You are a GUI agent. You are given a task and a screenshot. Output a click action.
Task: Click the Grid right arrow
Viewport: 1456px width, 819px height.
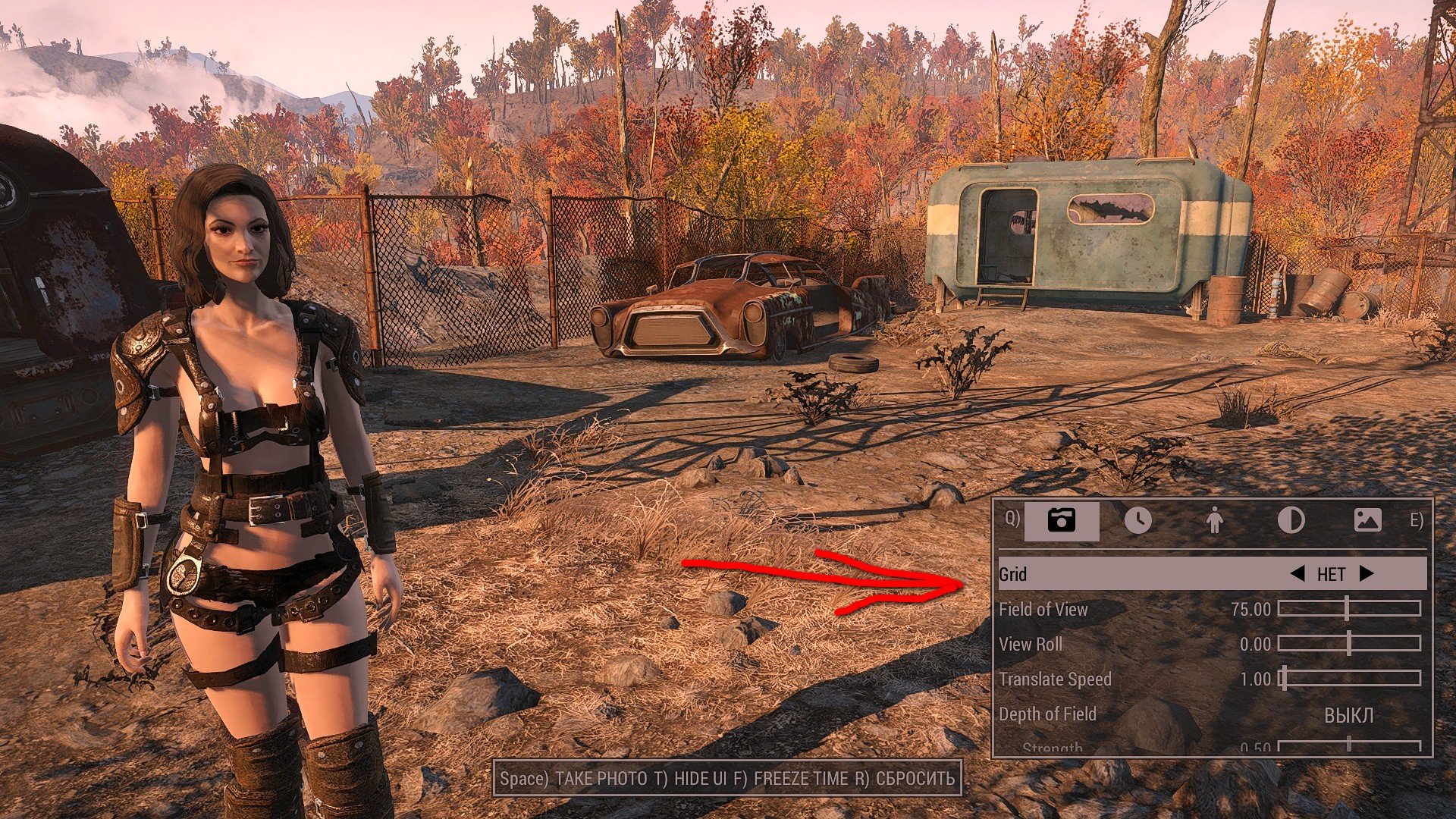(1367, 574)
